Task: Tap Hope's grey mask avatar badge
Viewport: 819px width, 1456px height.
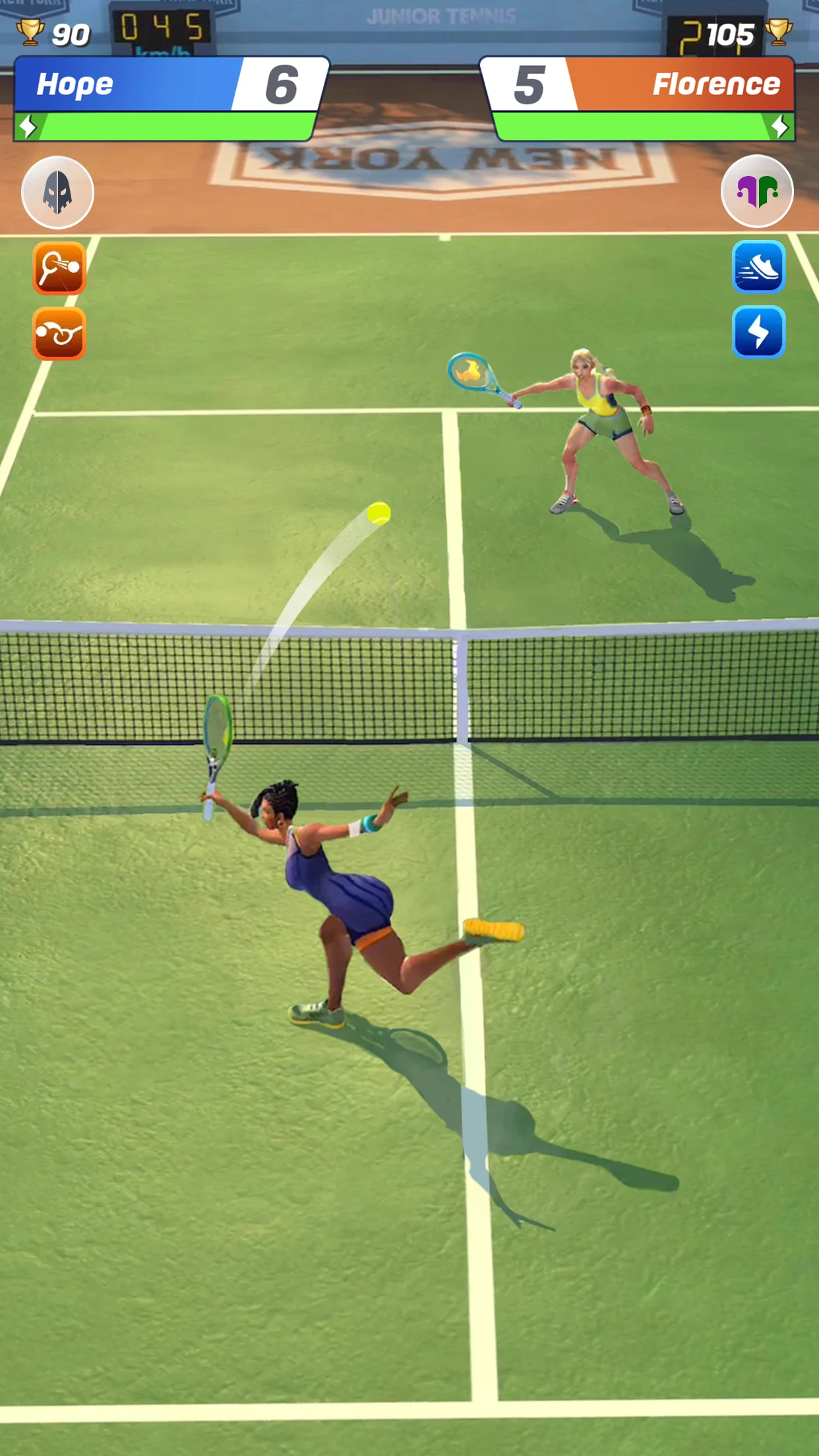Action: point(57,193)
